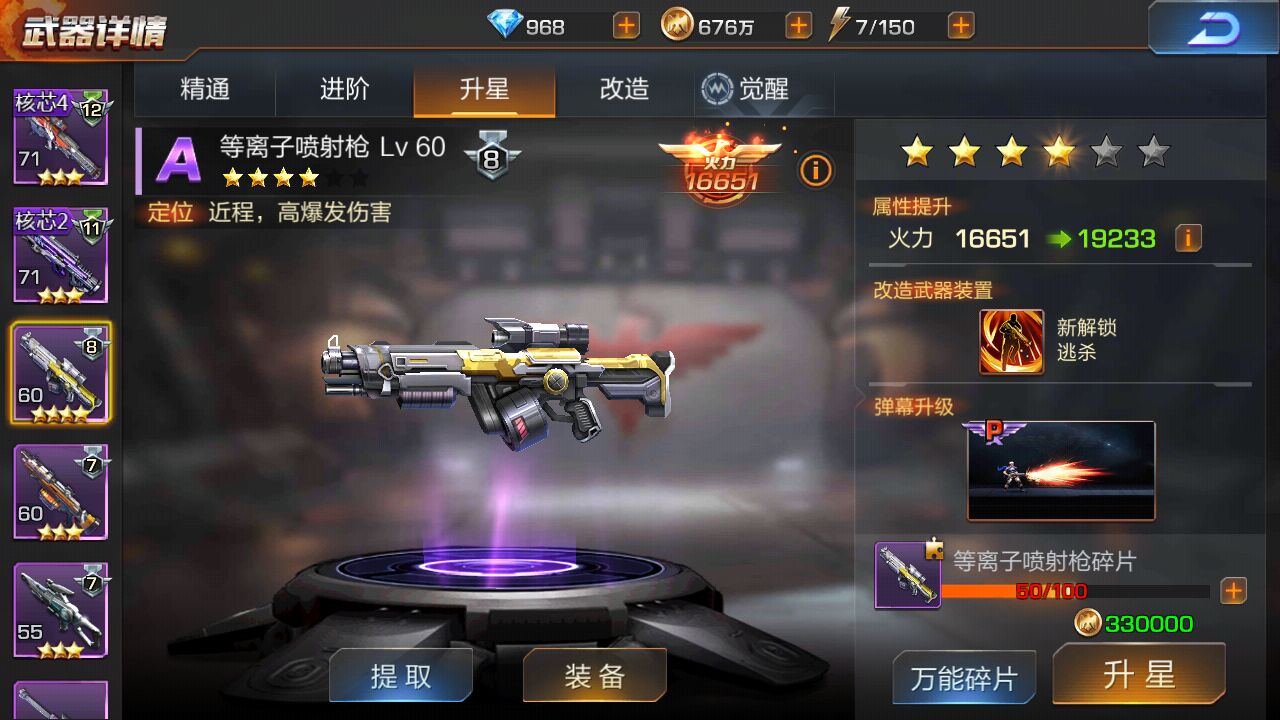Tap the plus beside the fragment progress bar

coord(1234,591)
